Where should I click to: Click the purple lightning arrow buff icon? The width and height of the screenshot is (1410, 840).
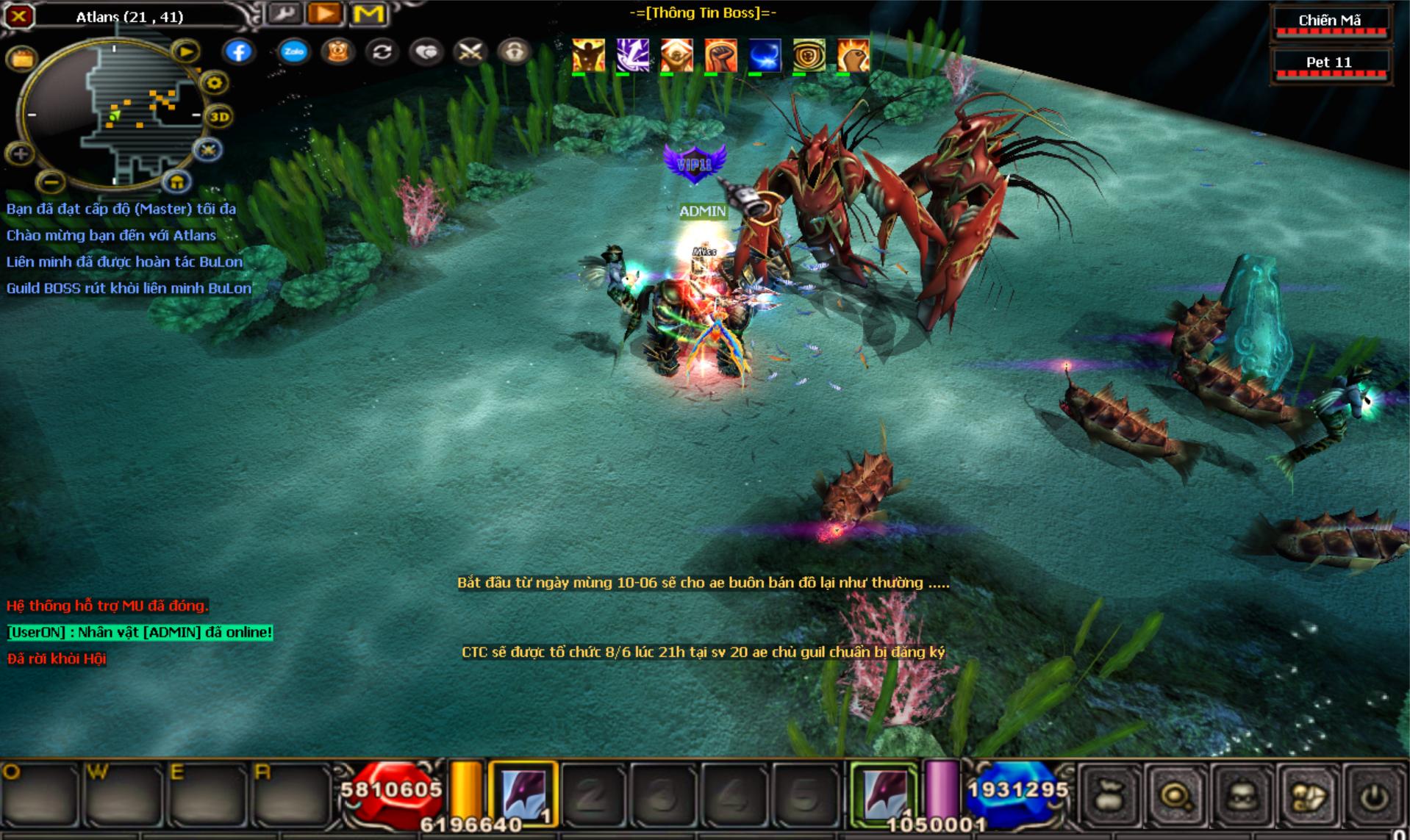point(632,56)
